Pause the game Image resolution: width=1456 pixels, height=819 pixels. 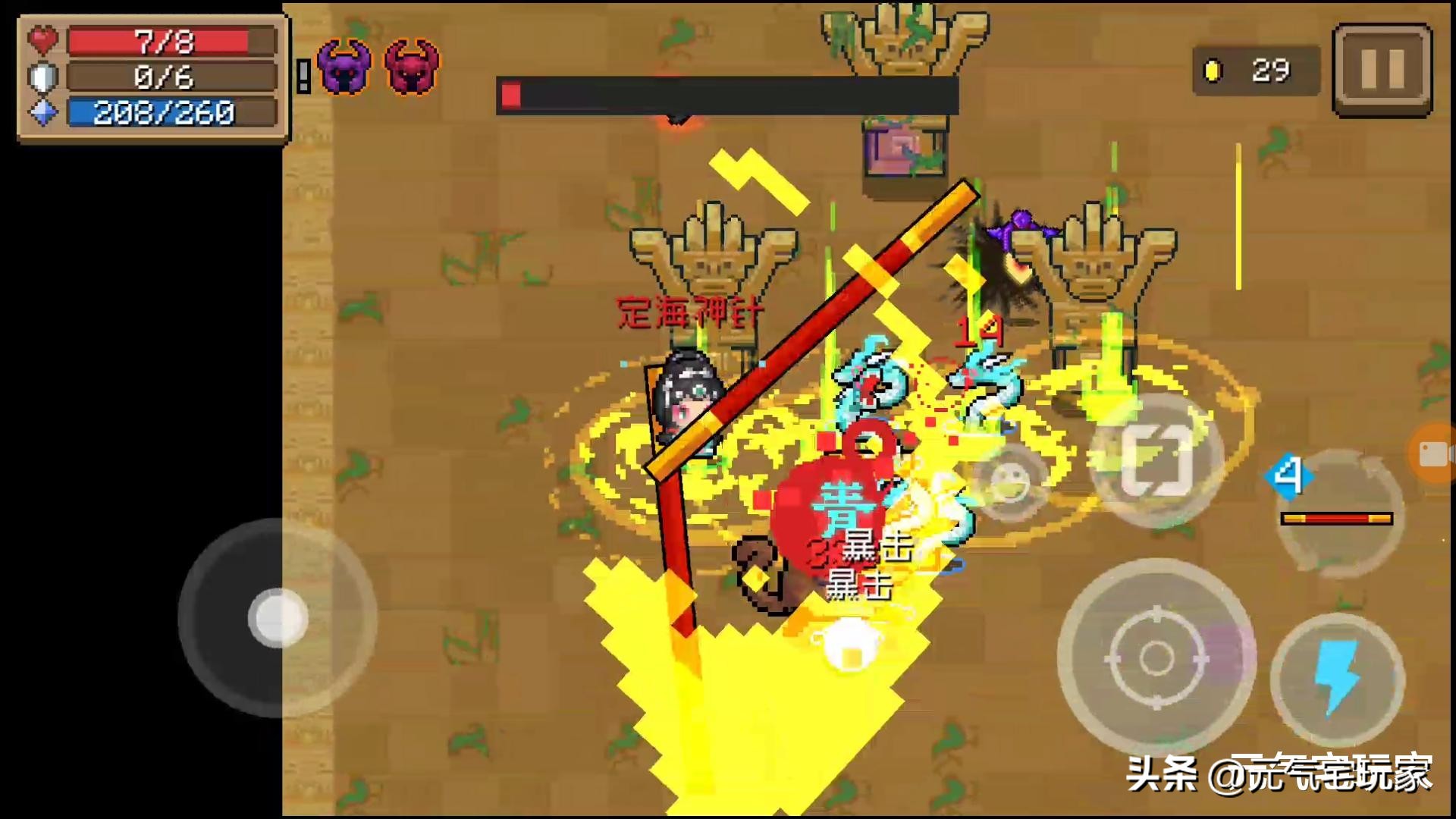(1382, 70)
